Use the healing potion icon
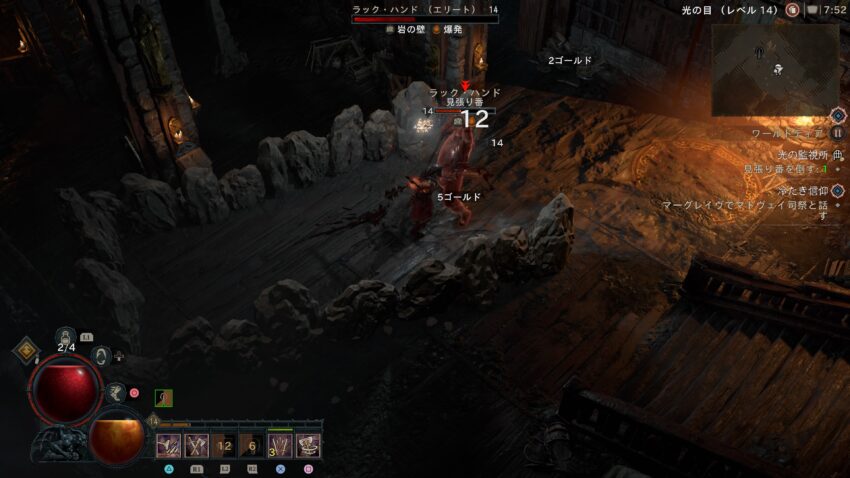This screenshot has height=478, width=850. click(67, 337)
